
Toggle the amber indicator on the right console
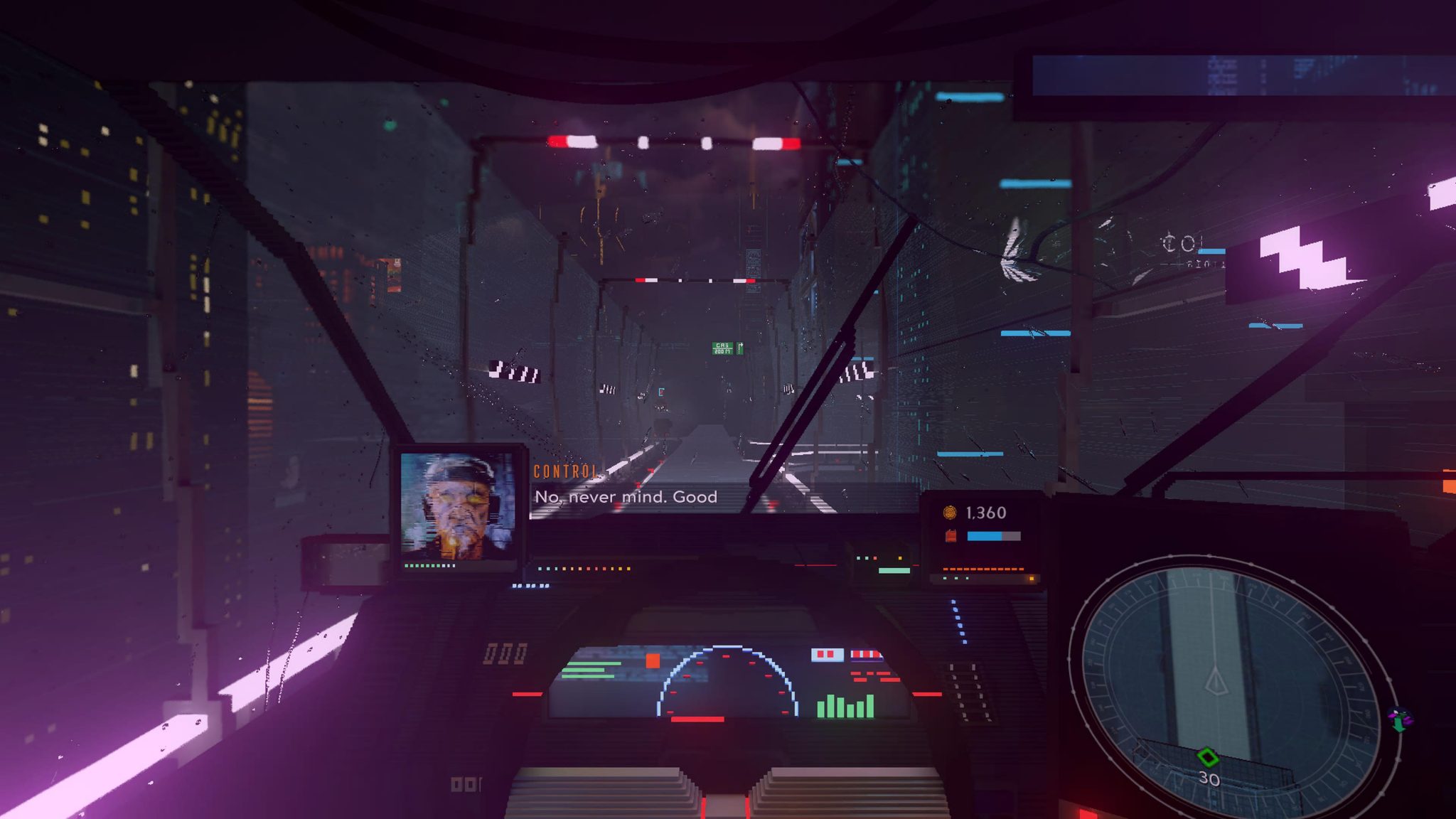point(1032,578)
